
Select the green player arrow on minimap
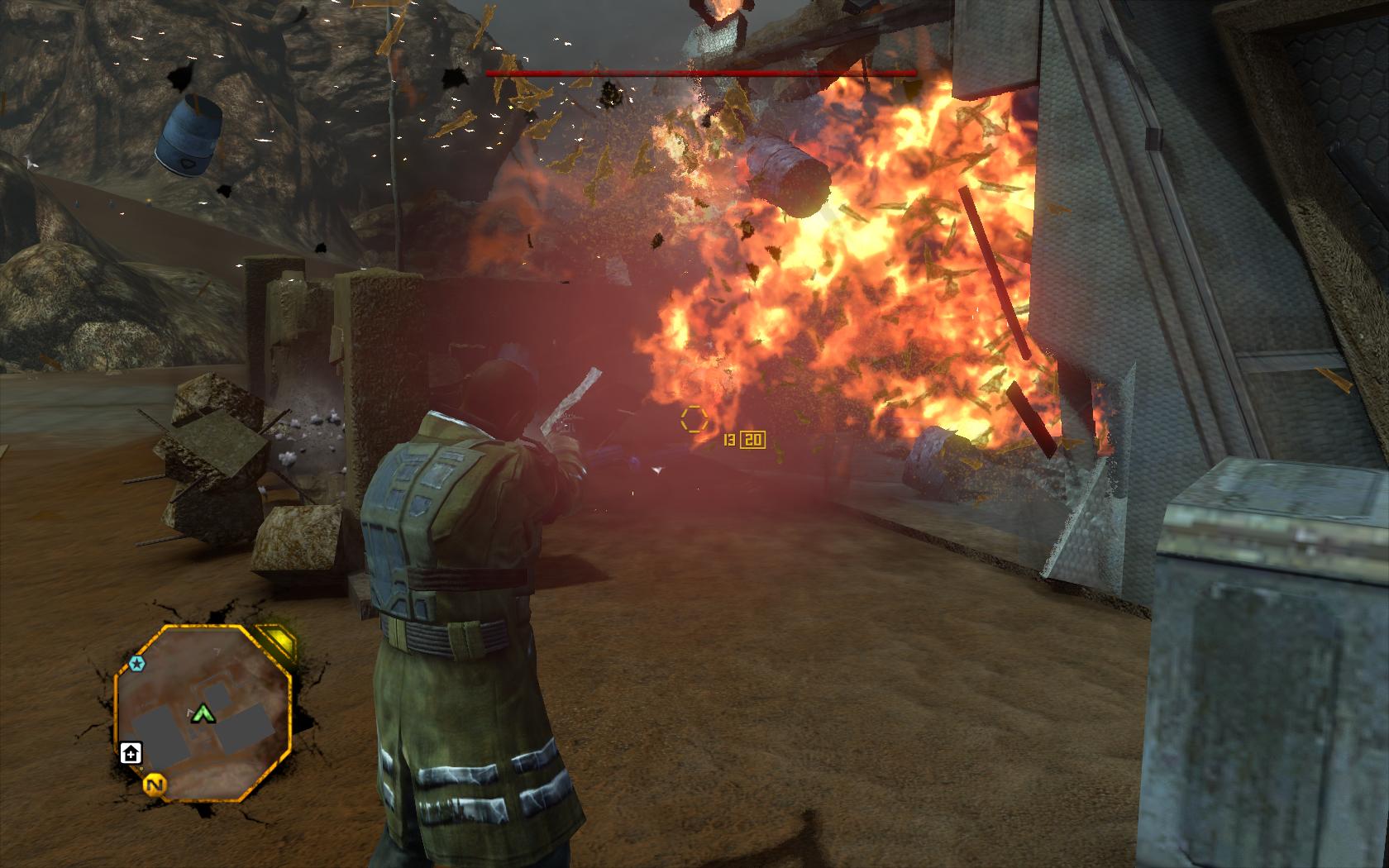[199, 713]
